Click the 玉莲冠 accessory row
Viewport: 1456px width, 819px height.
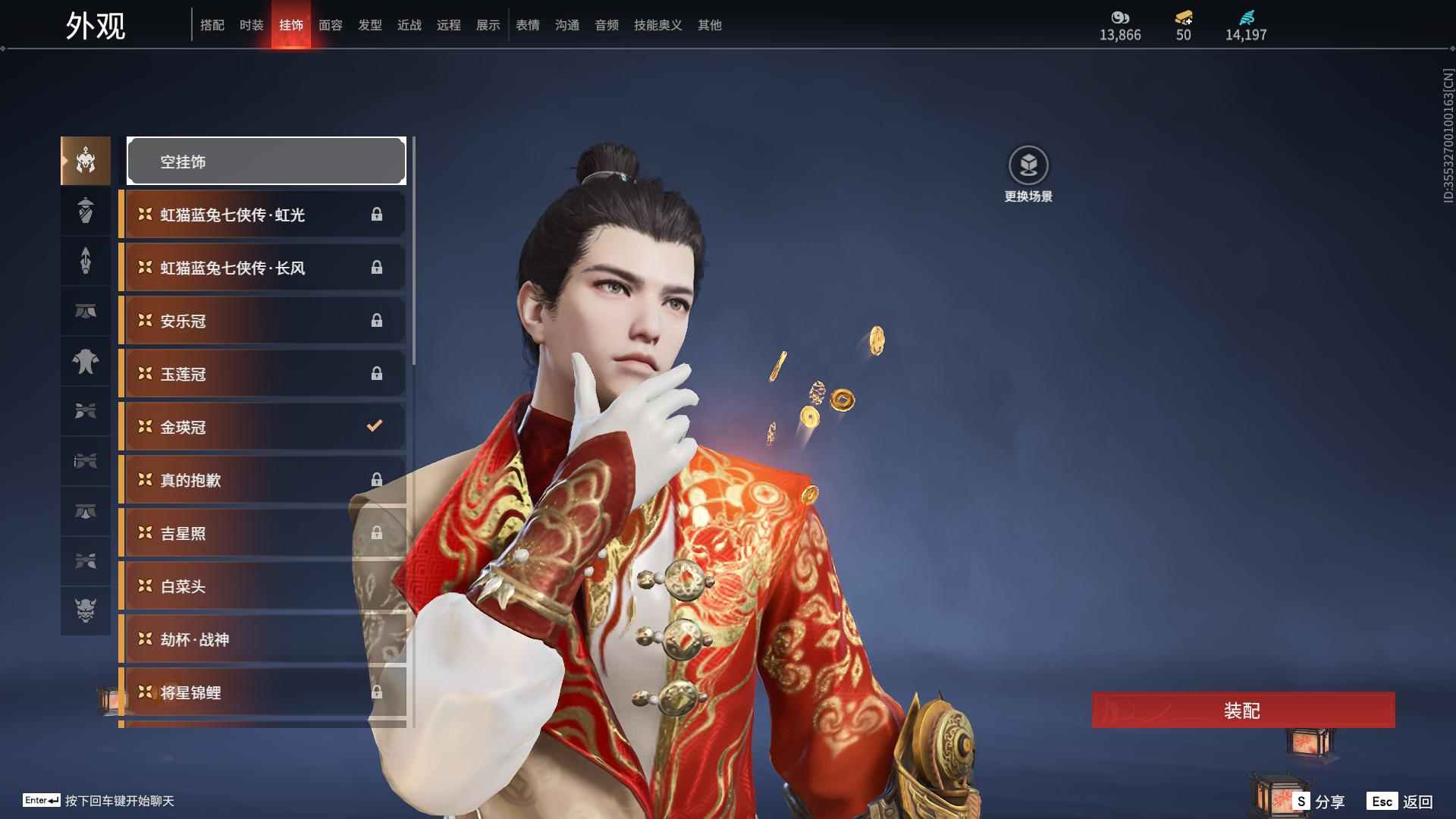click(x=262, y=374)
